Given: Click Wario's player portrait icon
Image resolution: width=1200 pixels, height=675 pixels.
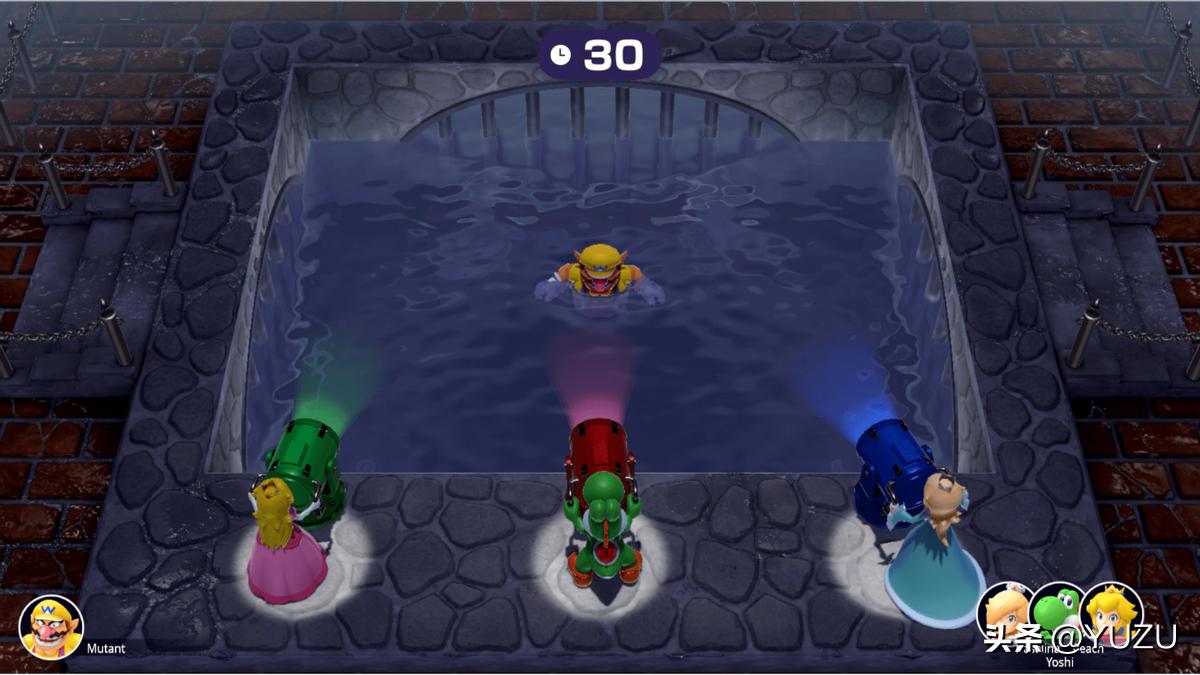Looking at the screenshot, I should pos(51,626).
